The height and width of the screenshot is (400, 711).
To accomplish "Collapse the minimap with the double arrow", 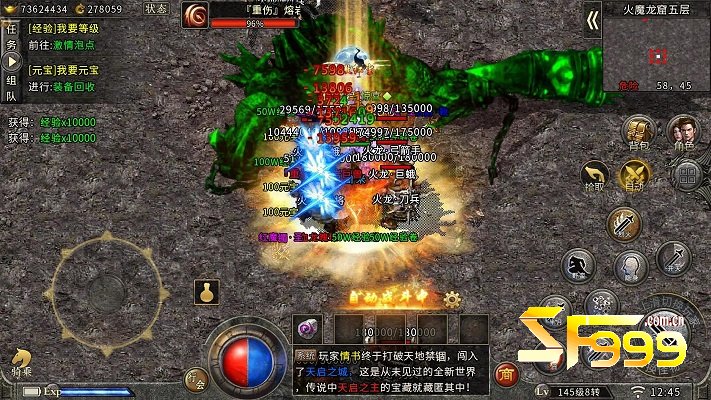I will [592, 19].
